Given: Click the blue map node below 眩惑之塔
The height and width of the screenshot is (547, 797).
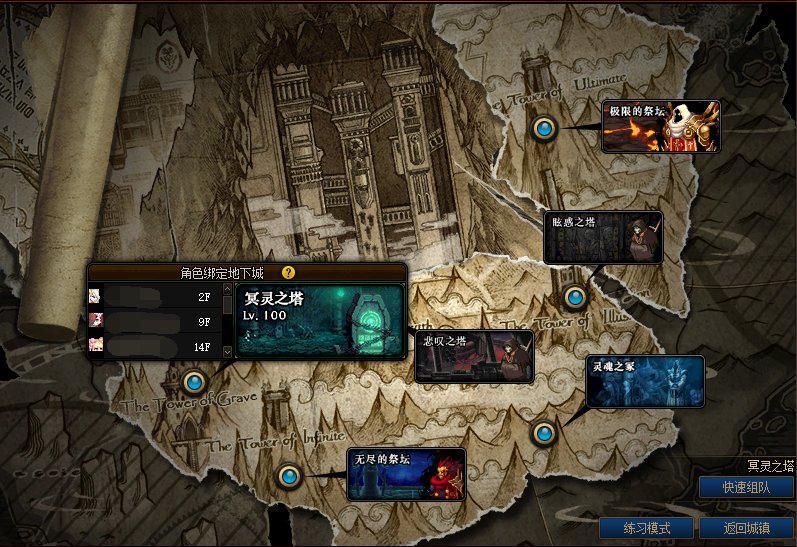Looking at the screenshot, I should pos(574,297).
